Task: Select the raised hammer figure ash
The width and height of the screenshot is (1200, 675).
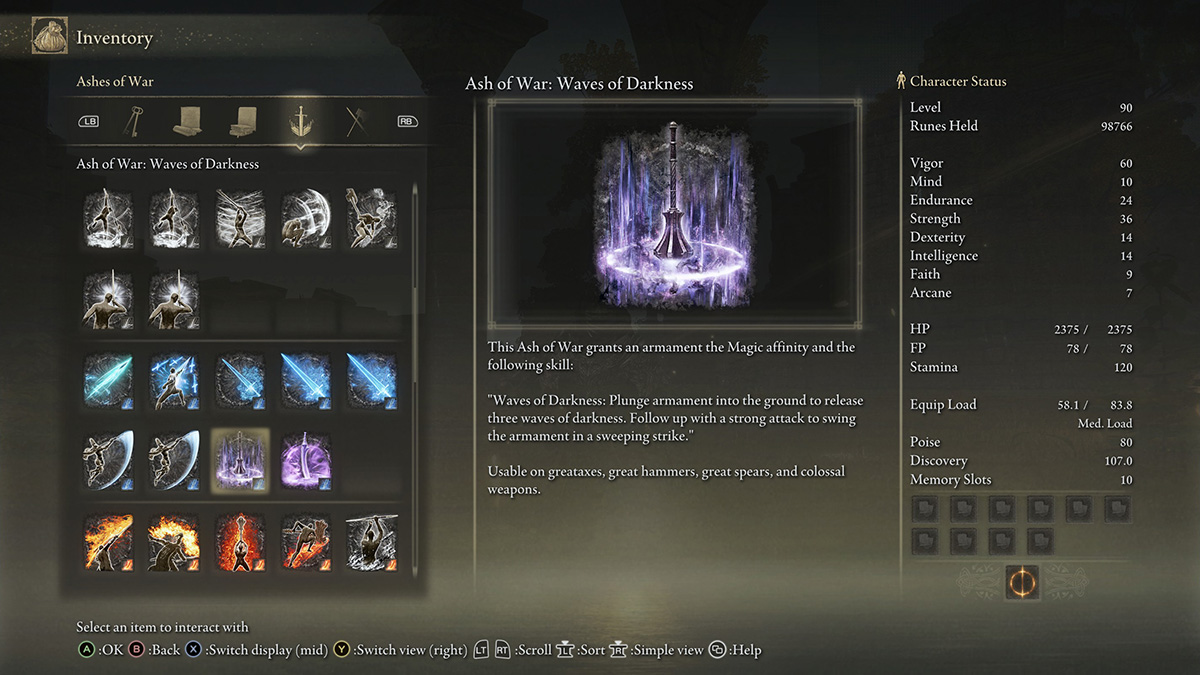Action: [x=371, y=218]
